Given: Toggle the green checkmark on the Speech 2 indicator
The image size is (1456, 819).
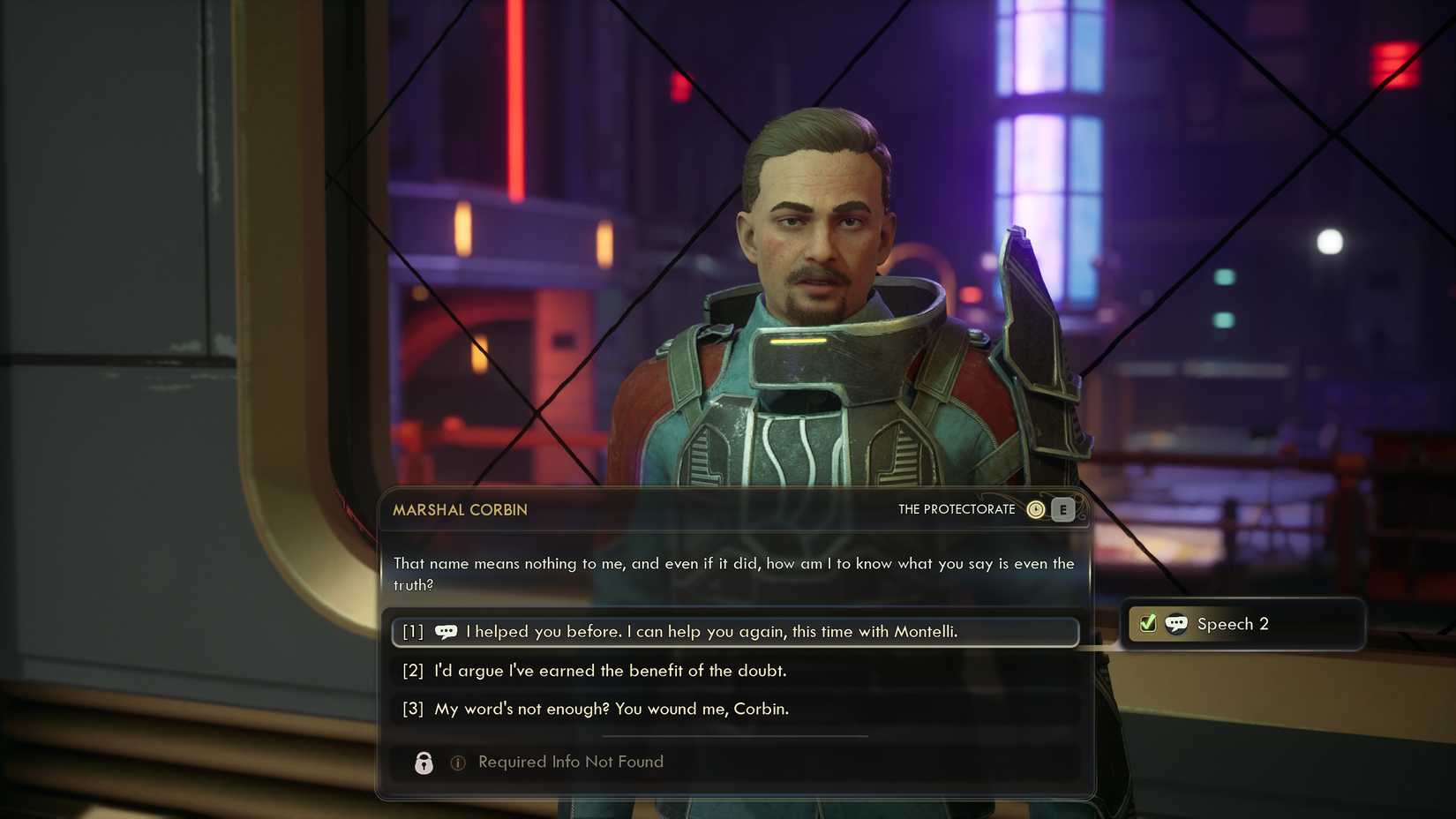Looking at the screenshot, I should (1147, 623).
